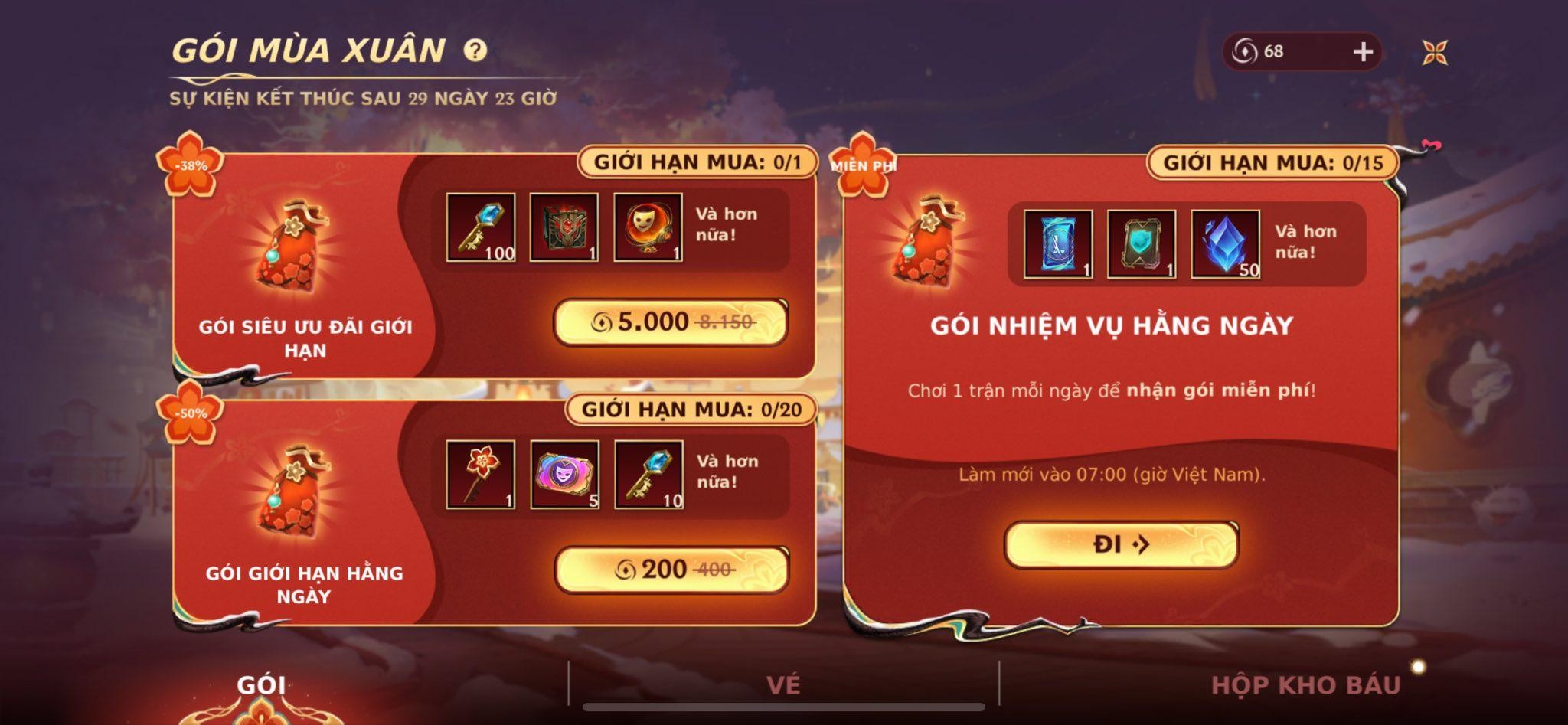The image size is (1568, 725).
Task: Open the help question mark icon
Action: (x=475, y=51)
